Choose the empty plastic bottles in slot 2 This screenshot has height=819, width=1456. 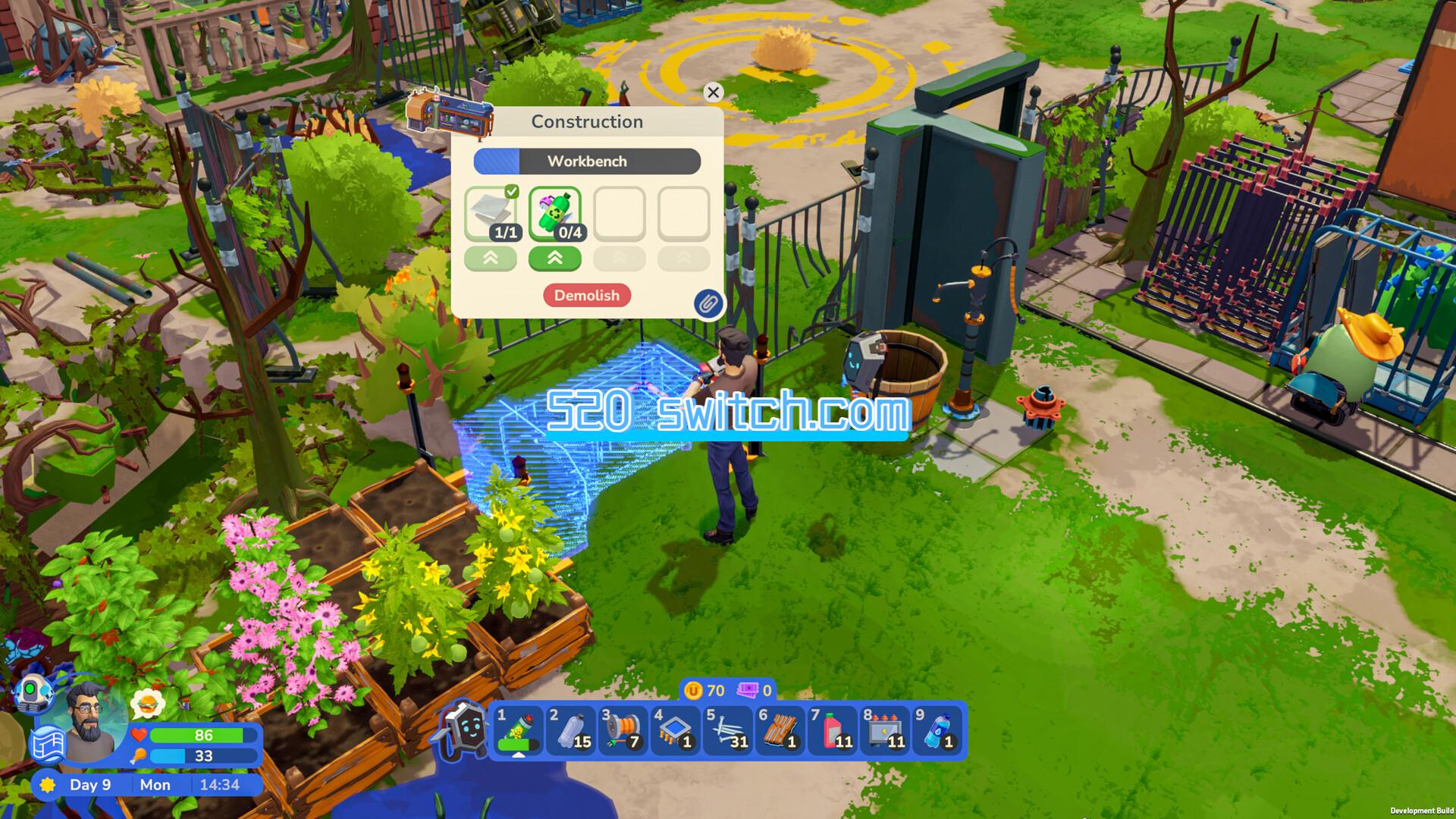[571, 731]
